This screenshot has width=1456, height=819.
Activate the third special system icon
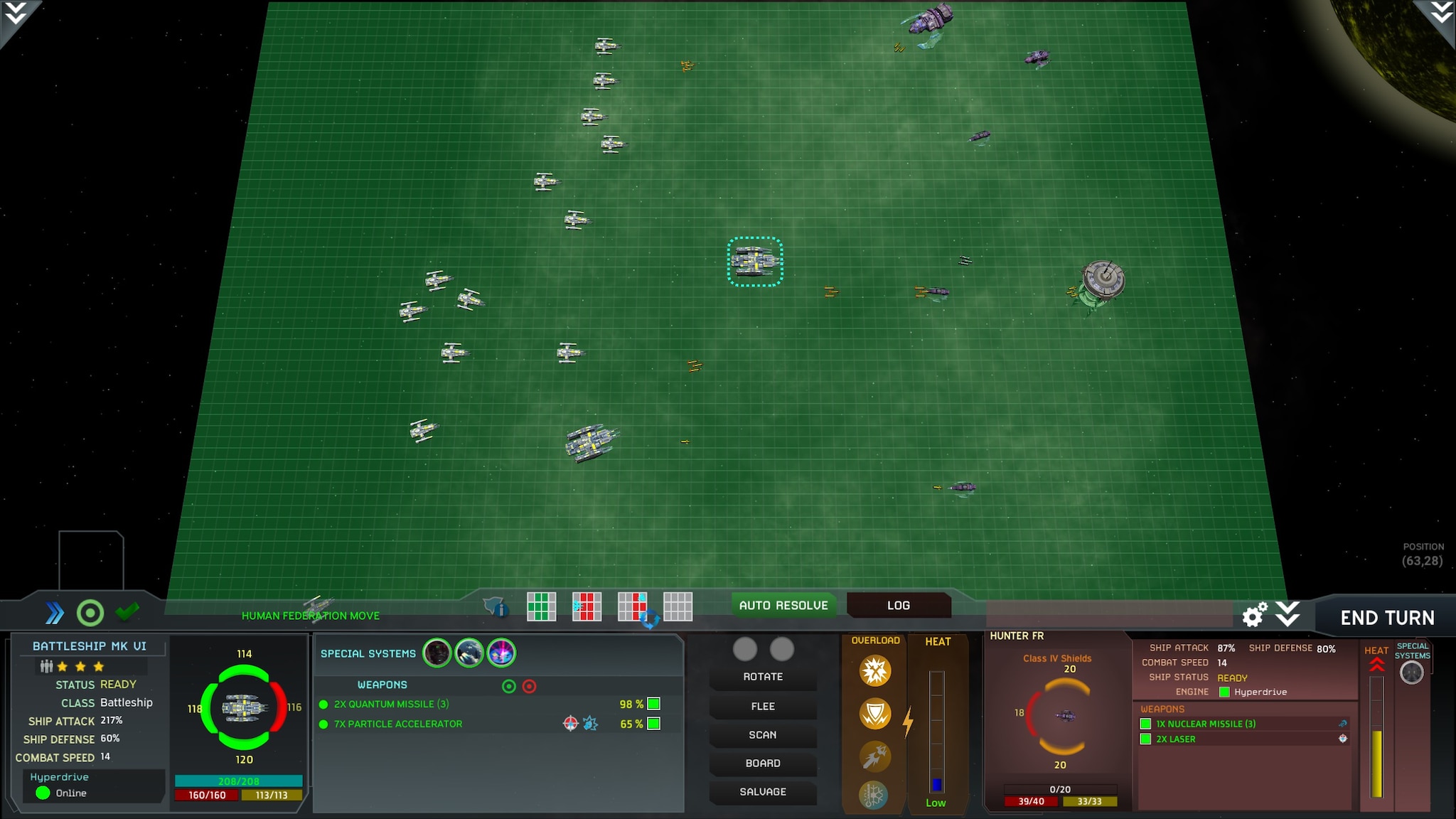[501, 653]
